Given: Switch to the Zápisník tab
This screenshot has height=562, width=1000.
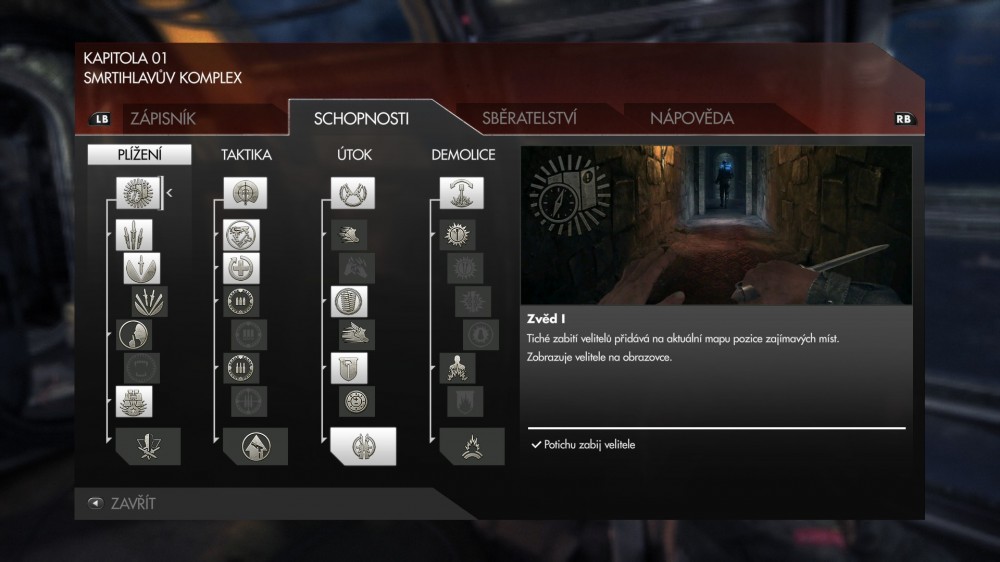Looking at the screenshot, I should (x=163, y=118).
